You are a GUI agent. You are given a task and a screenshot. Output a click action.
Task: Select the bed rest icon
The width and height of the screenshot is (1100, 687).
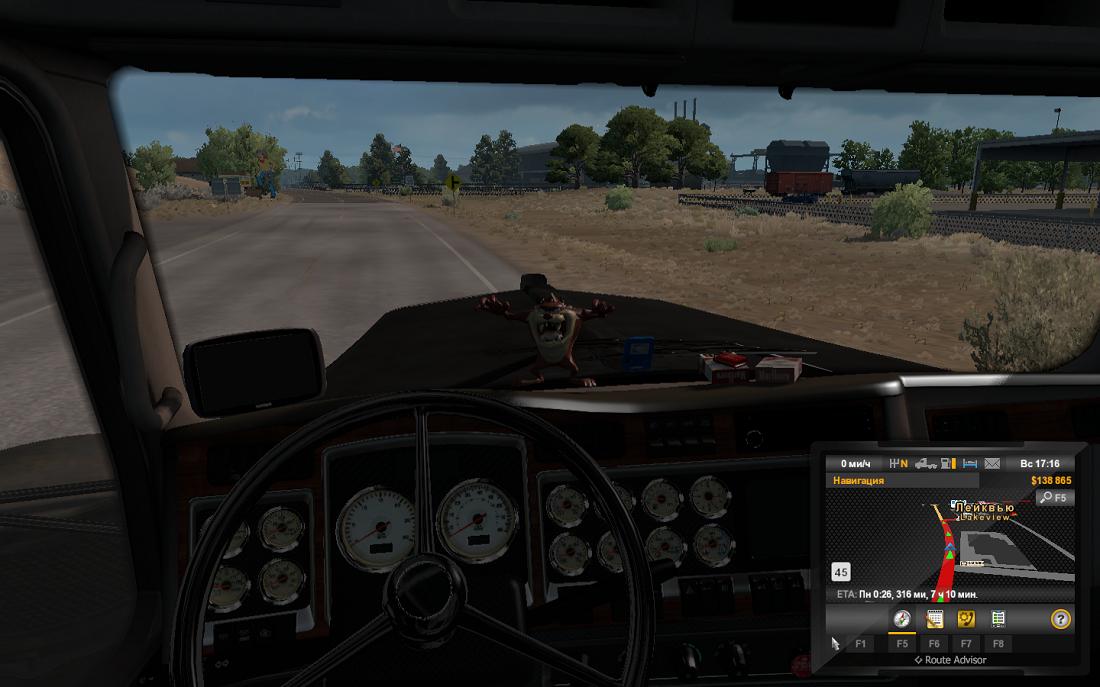[x=969, y=464]
